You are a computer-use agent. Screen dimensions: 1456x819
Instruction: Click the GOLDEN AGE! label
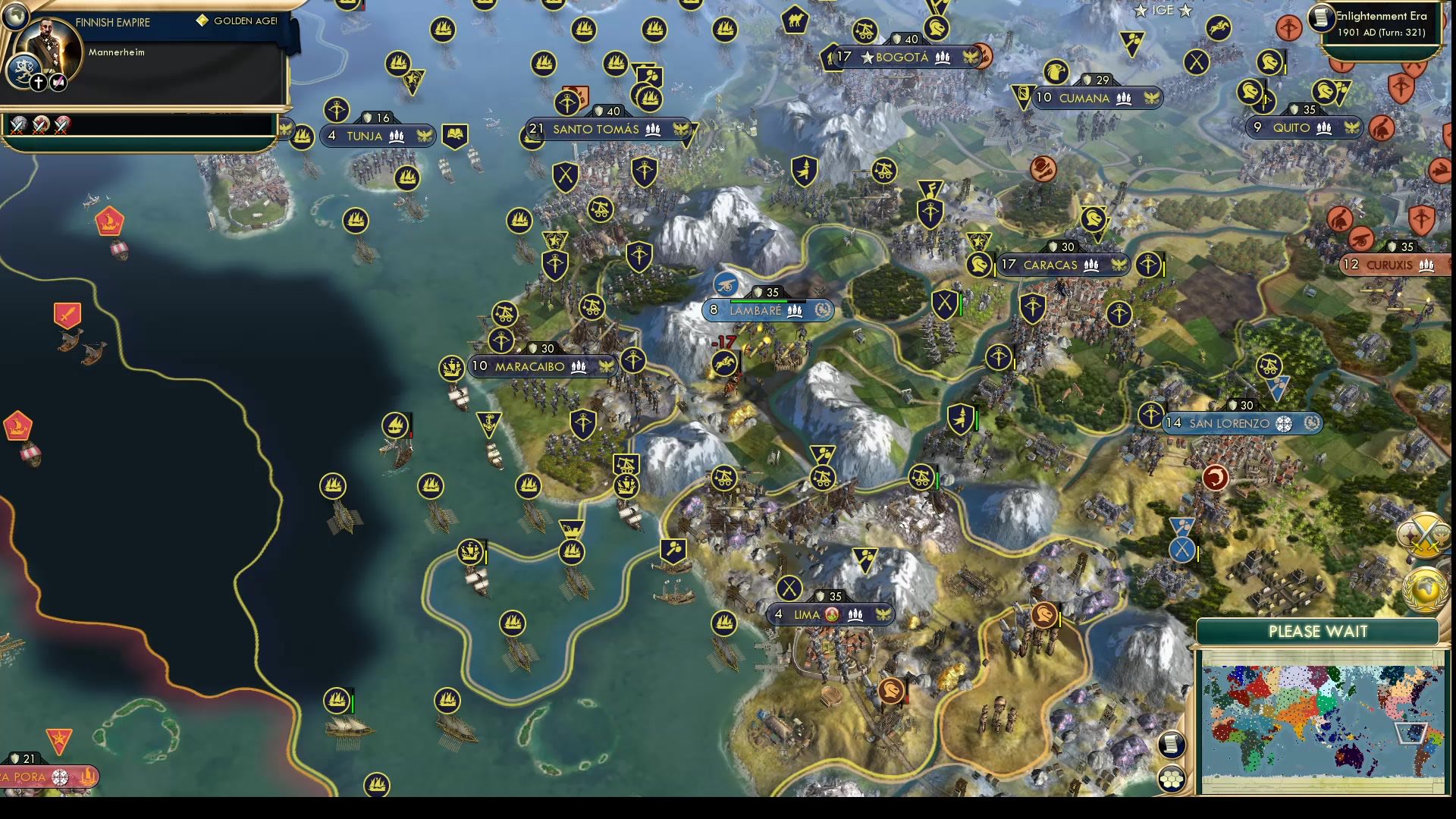(x=244, y=21)
